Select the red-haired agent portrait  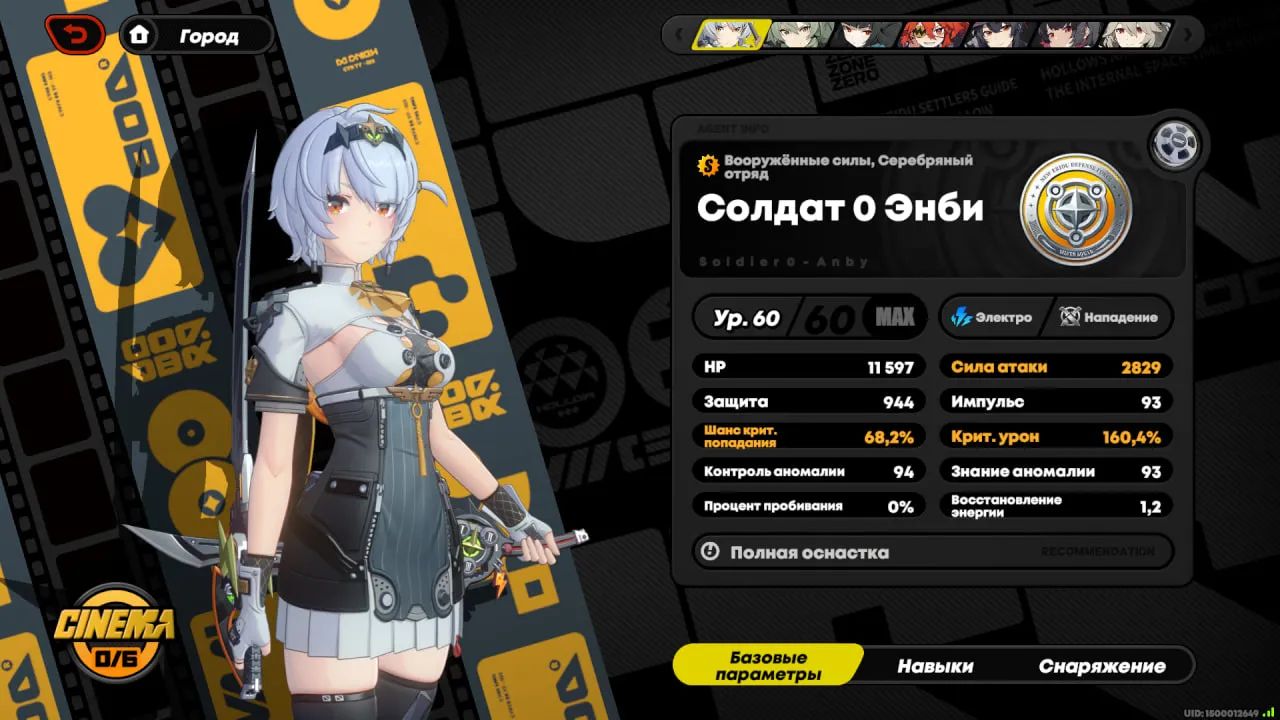(x=933, y=35)
